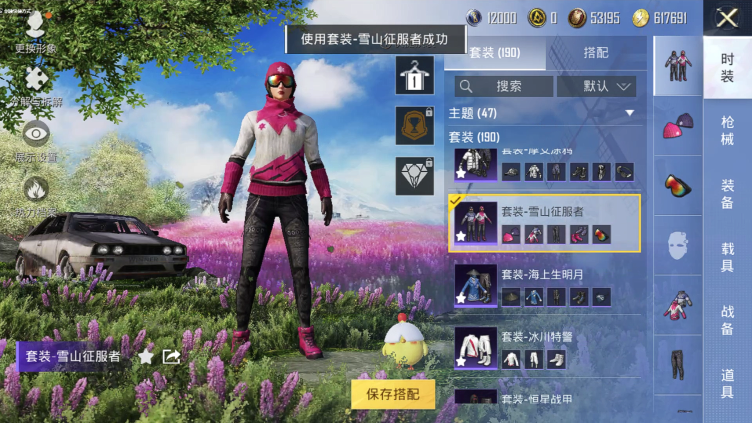This screenshot has height=423, width=752.
Task: Open the 载具 category tab
Action: [727, 257]
